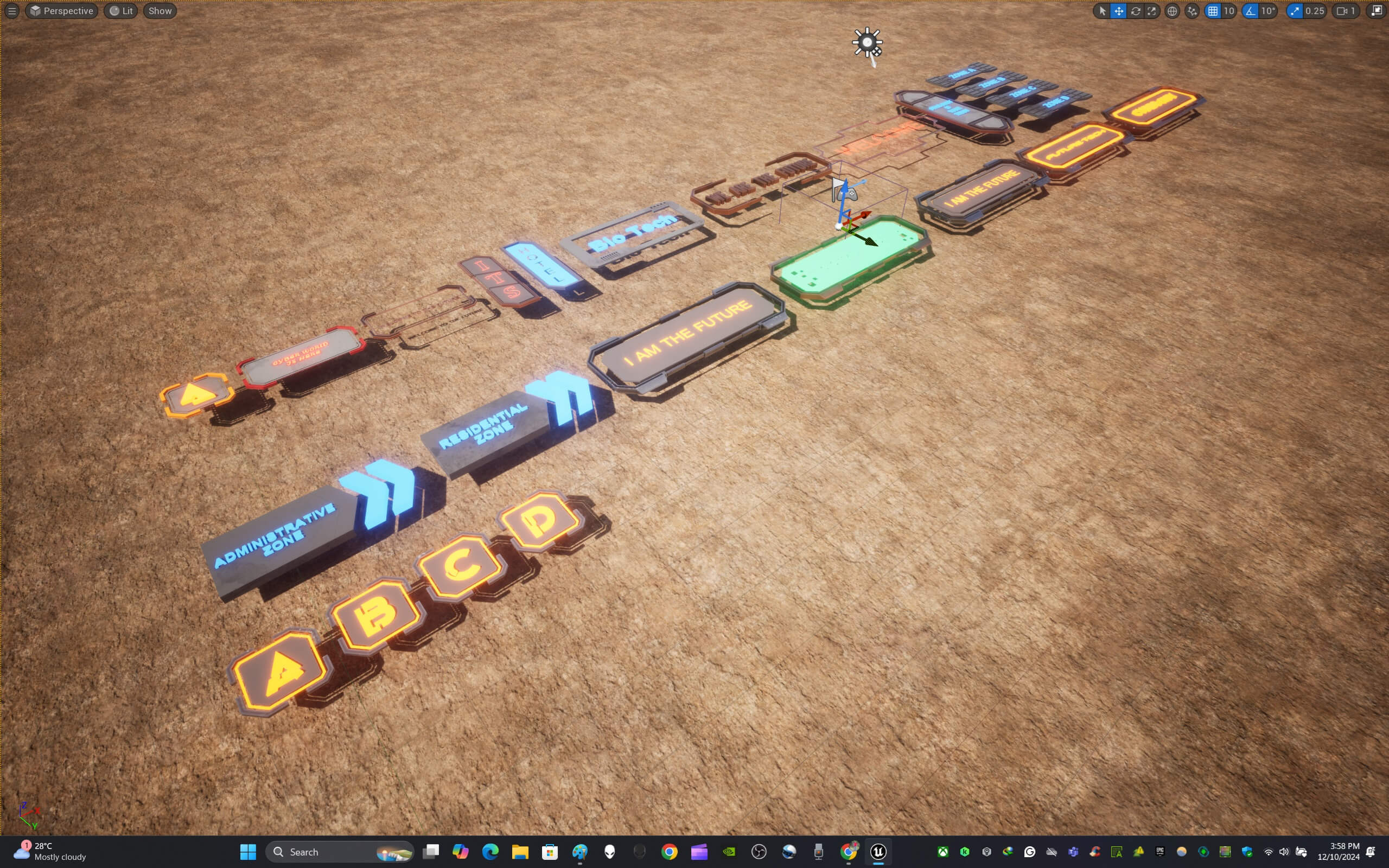Toggle rotation snapping angle icon
The height and width of the screenshot is (868, 1389).
1250,11
